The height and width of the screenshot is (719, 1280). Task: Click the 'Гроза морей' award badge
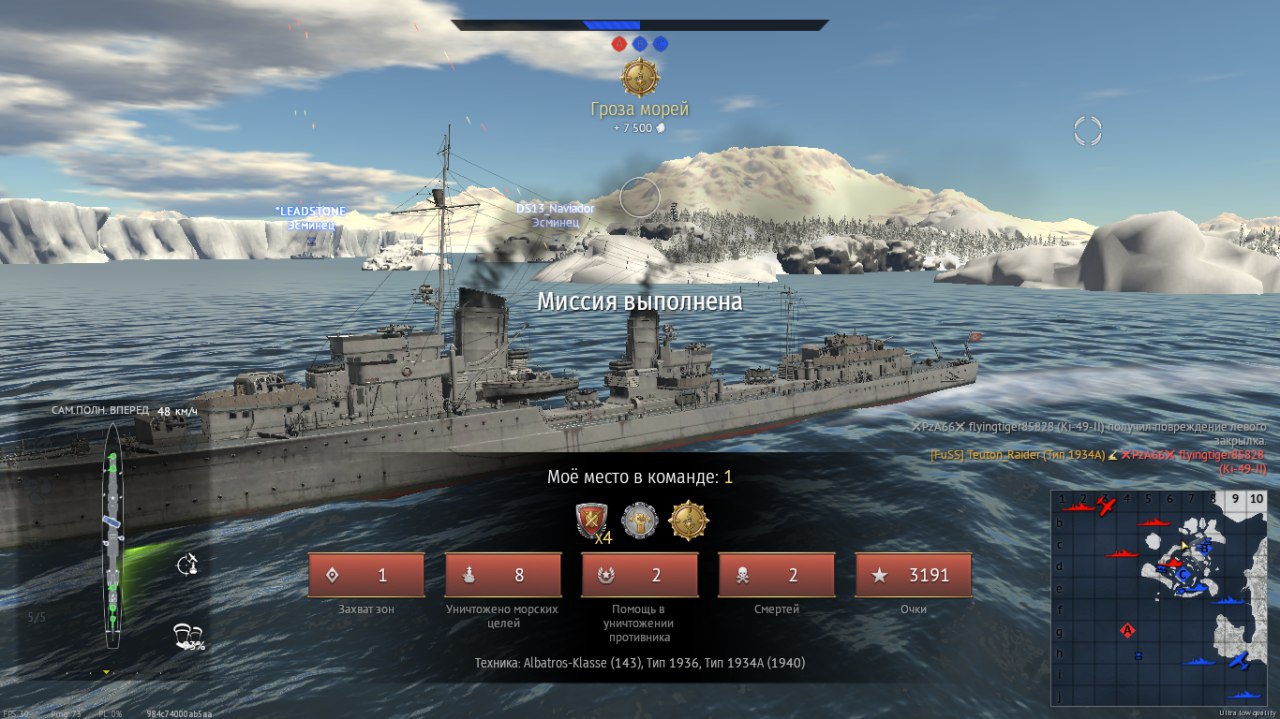[x=640, y=78]
